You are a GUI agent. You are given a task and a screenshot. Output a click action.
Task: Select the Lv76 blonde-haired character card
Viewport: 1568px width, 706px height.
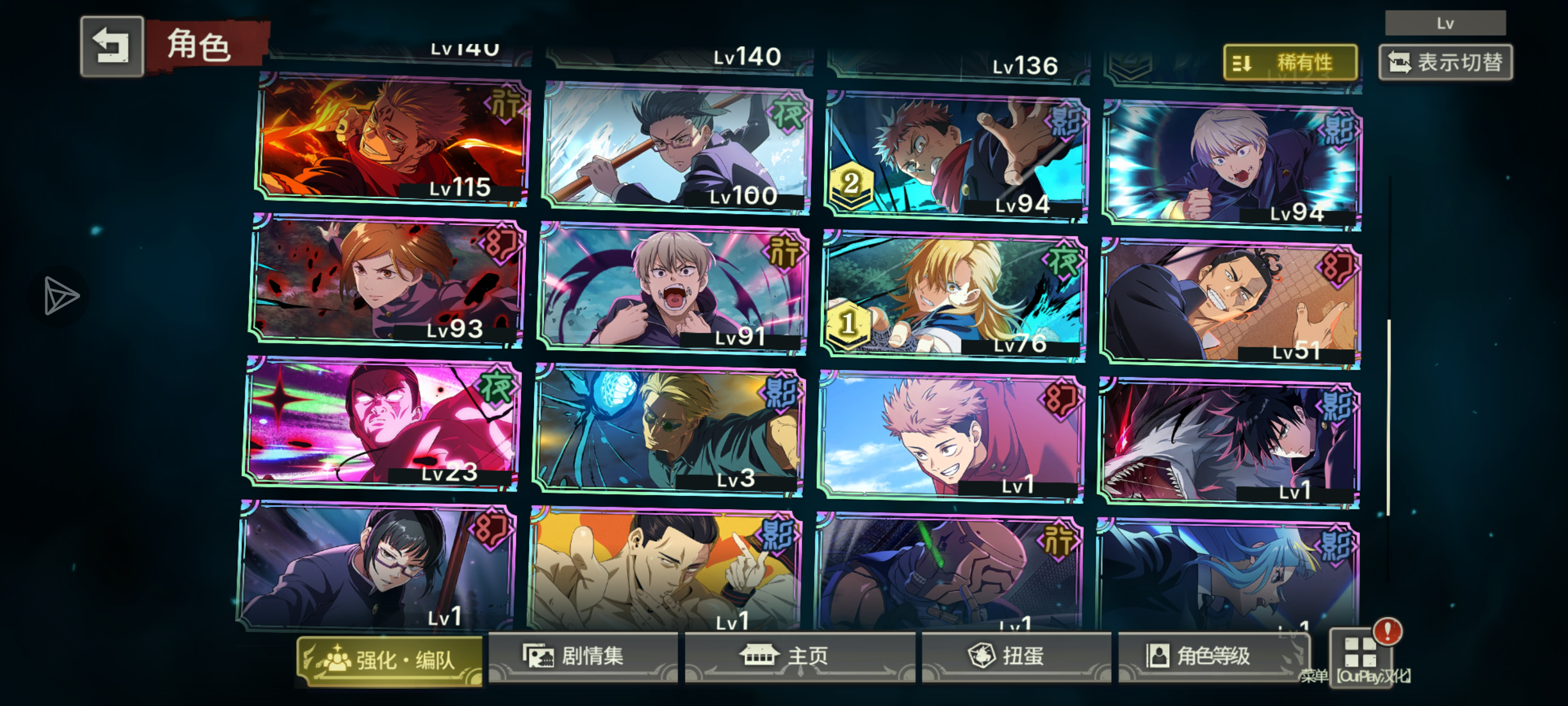(x=953, y=296)
